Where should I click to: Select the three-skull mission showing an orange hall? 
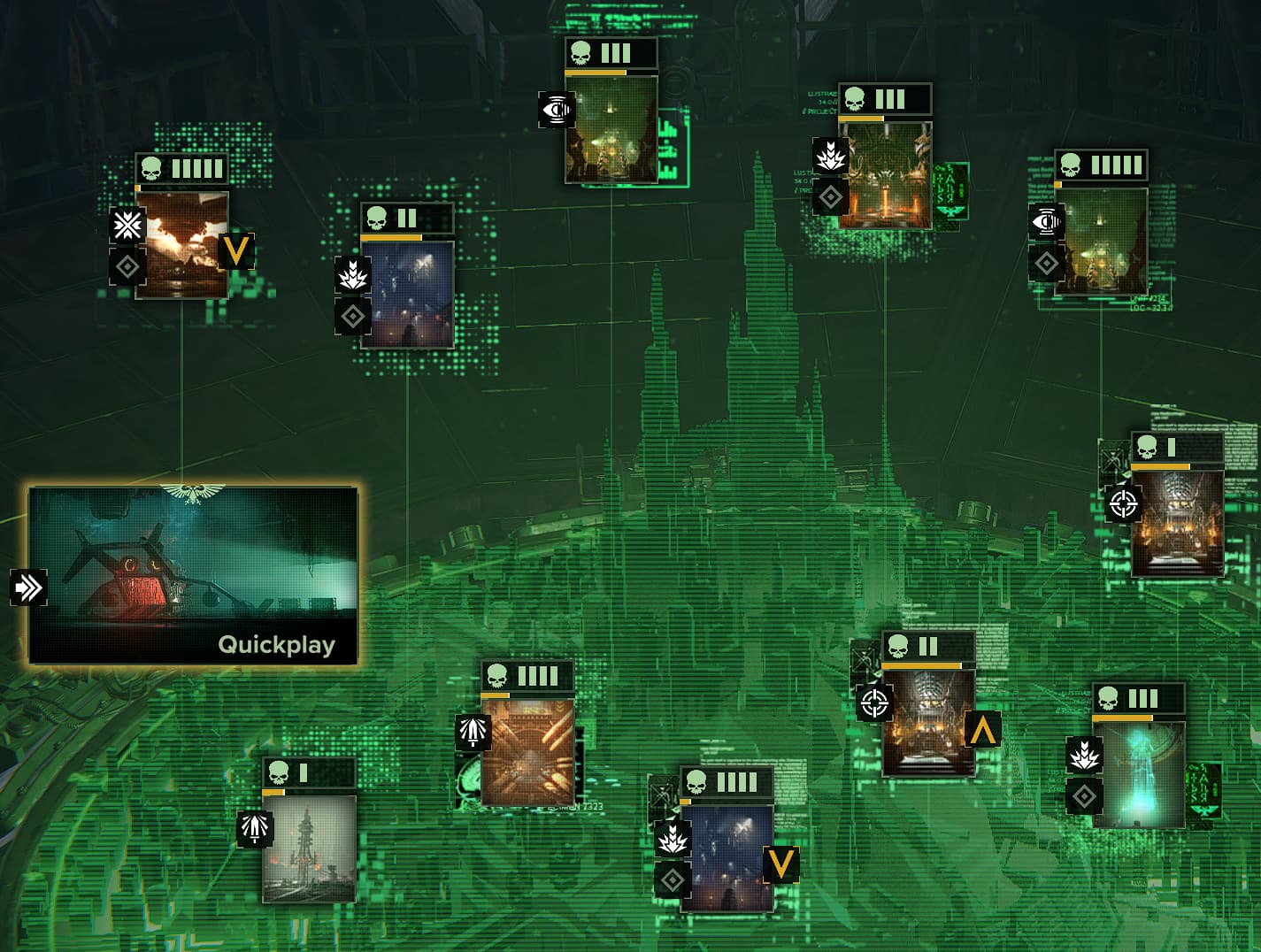tap(885, 175)
